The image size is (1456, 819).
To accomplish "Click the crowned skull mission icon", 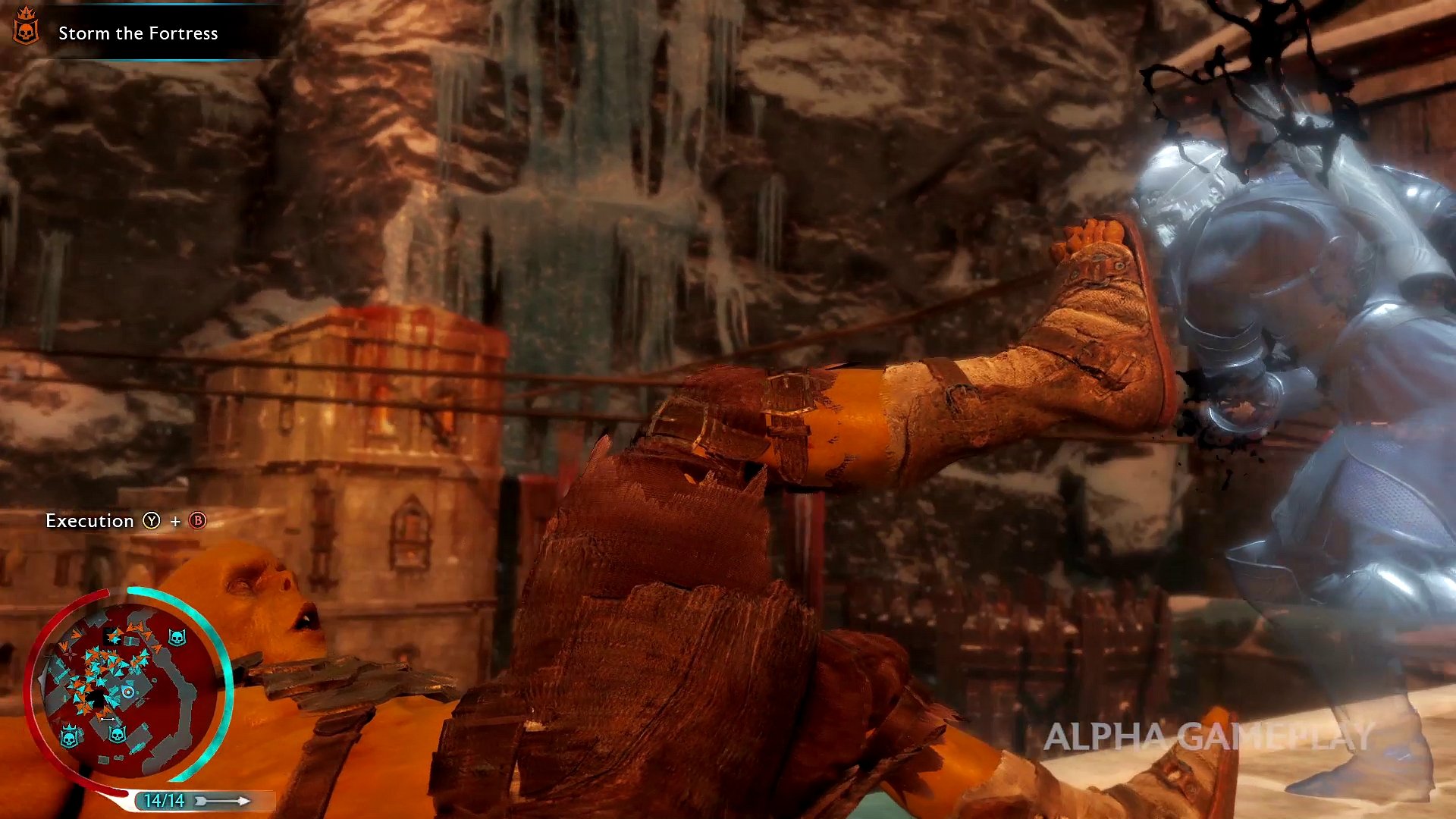I will point(26,27).
